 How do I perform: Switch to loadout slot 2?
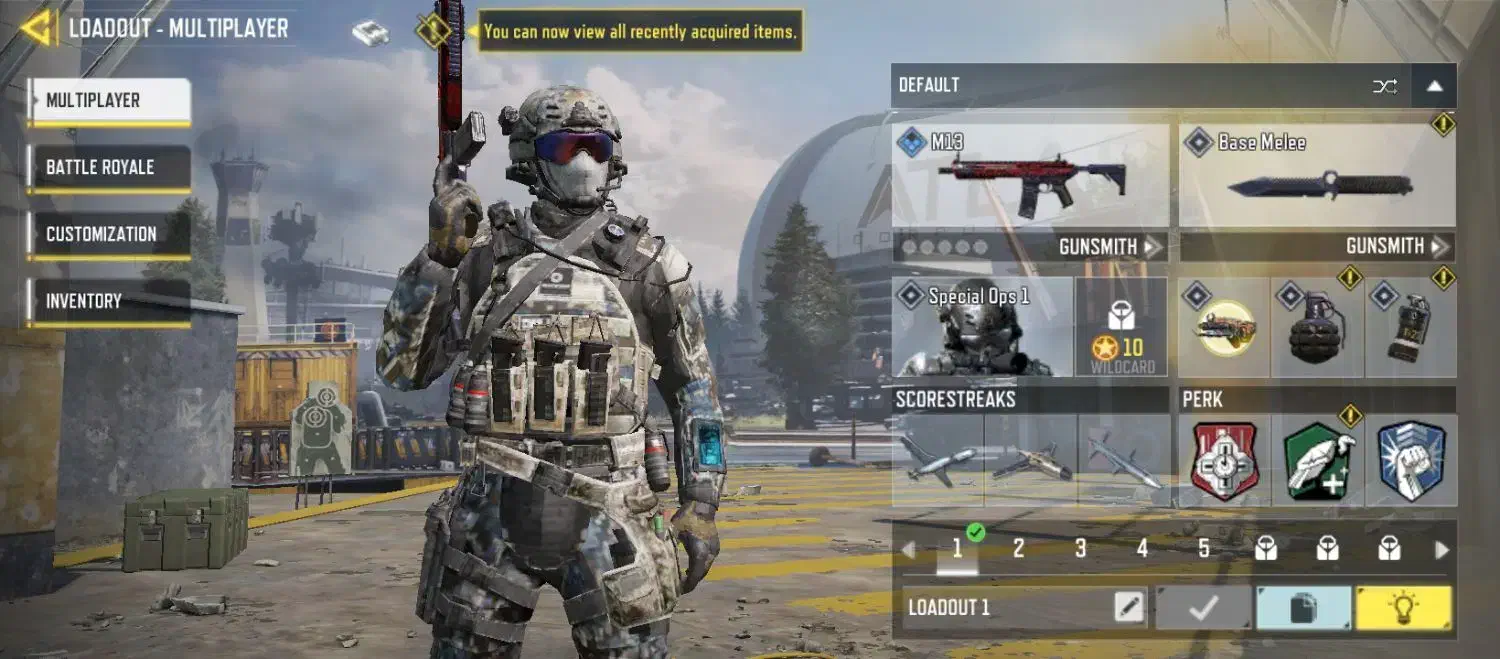pyautogui.click(x=1018, y=549)
